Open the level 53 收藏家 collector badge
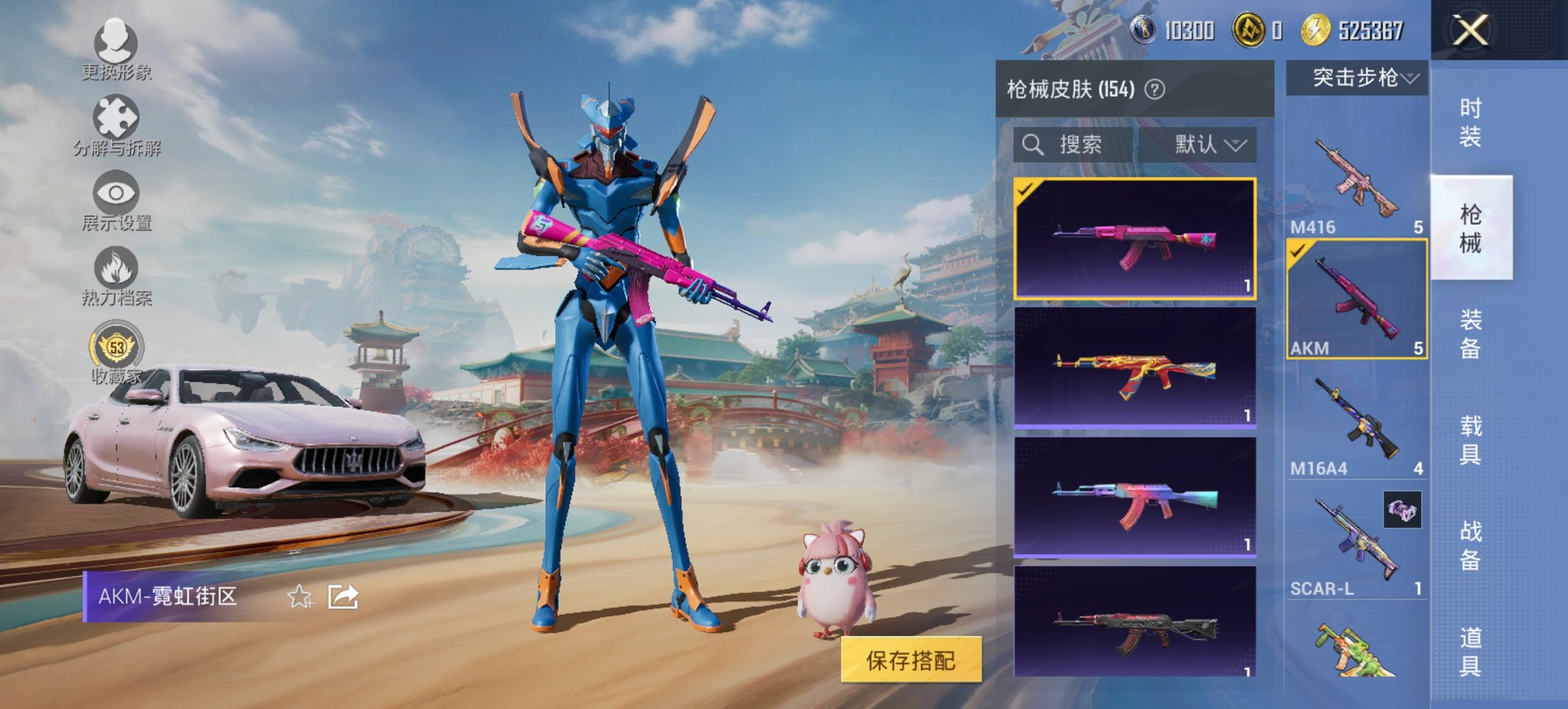The height and width of the screenshot is (709, 1568). [116, 349]
